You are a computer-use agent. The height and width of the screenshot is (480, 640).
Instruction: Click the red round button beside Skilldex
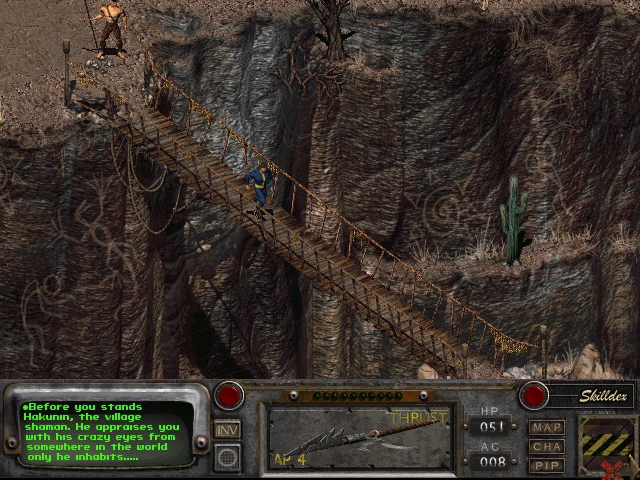[535, 396]
